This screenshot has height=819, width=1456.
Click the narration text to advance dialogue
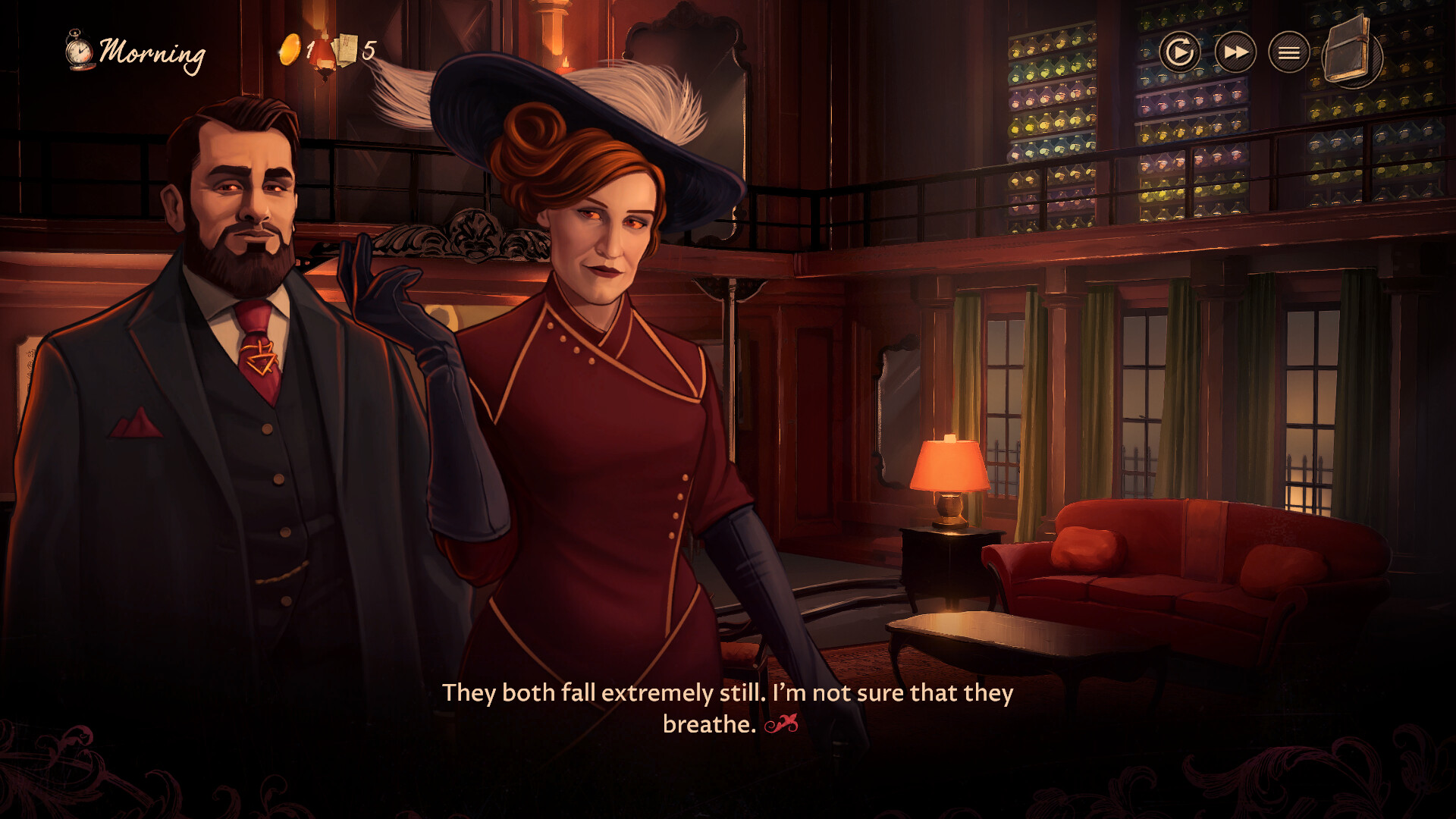point(728,692)
